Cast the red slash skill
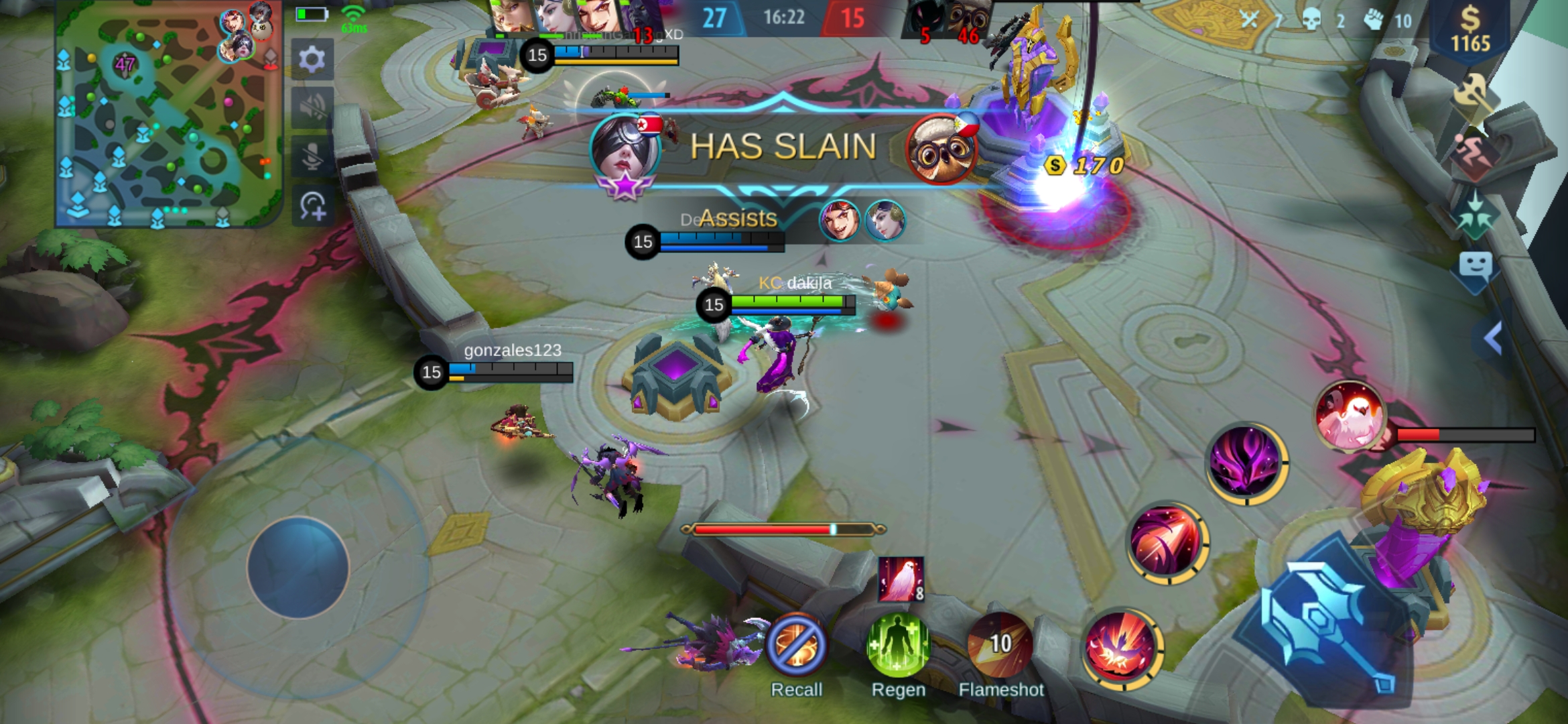This screenshot has height=724, width=1568. point(1167,542)
